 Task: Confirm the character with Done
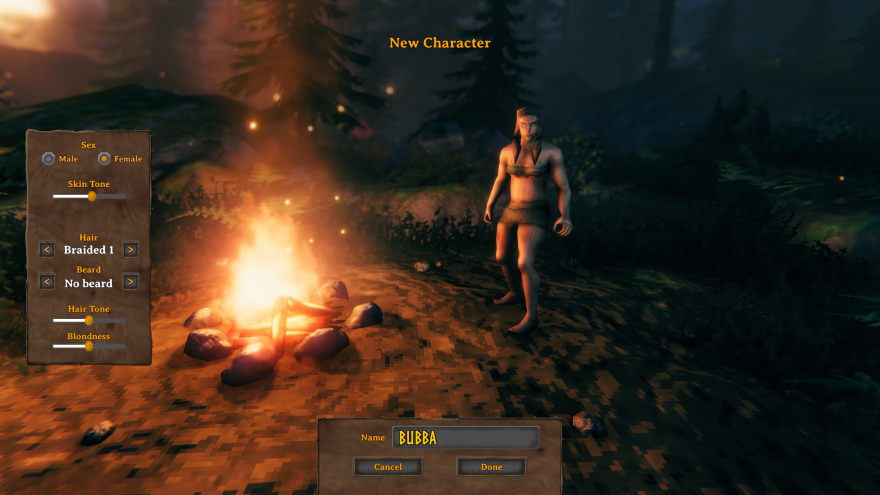tap(491, 467)
